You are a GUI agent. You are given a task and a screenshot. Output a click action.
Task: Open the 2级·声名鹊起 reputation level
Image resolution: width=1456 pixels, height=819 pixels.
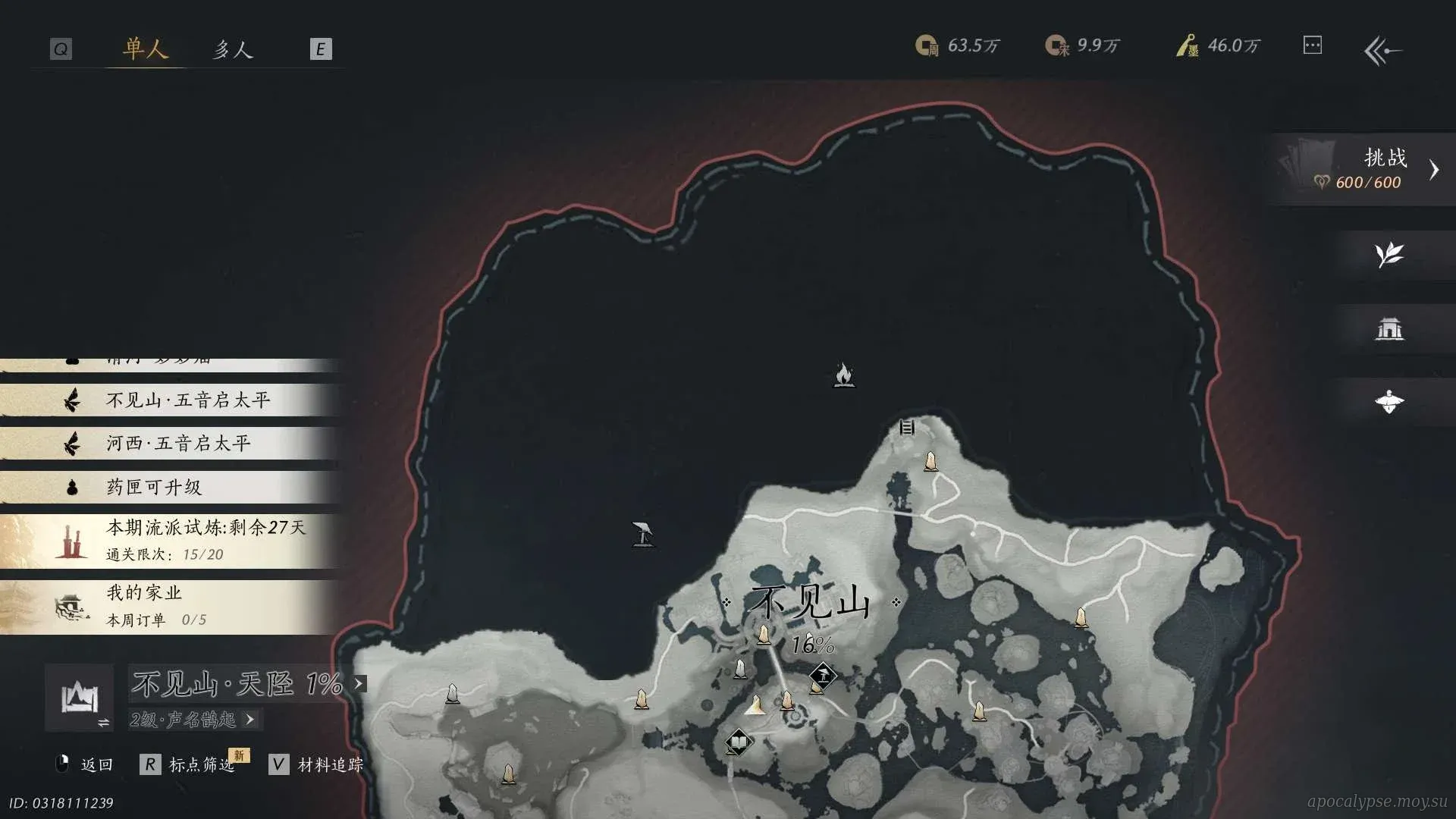(194, 719)
